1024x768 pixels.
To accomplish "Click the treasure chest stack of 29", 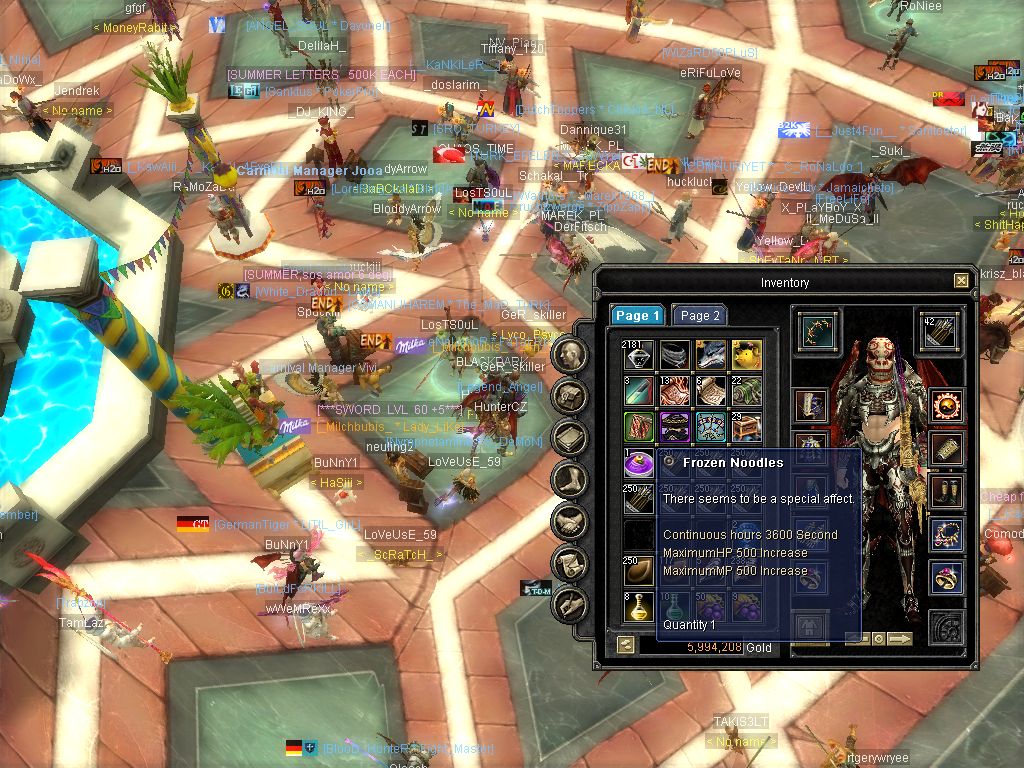I will (x=746, y=426).
